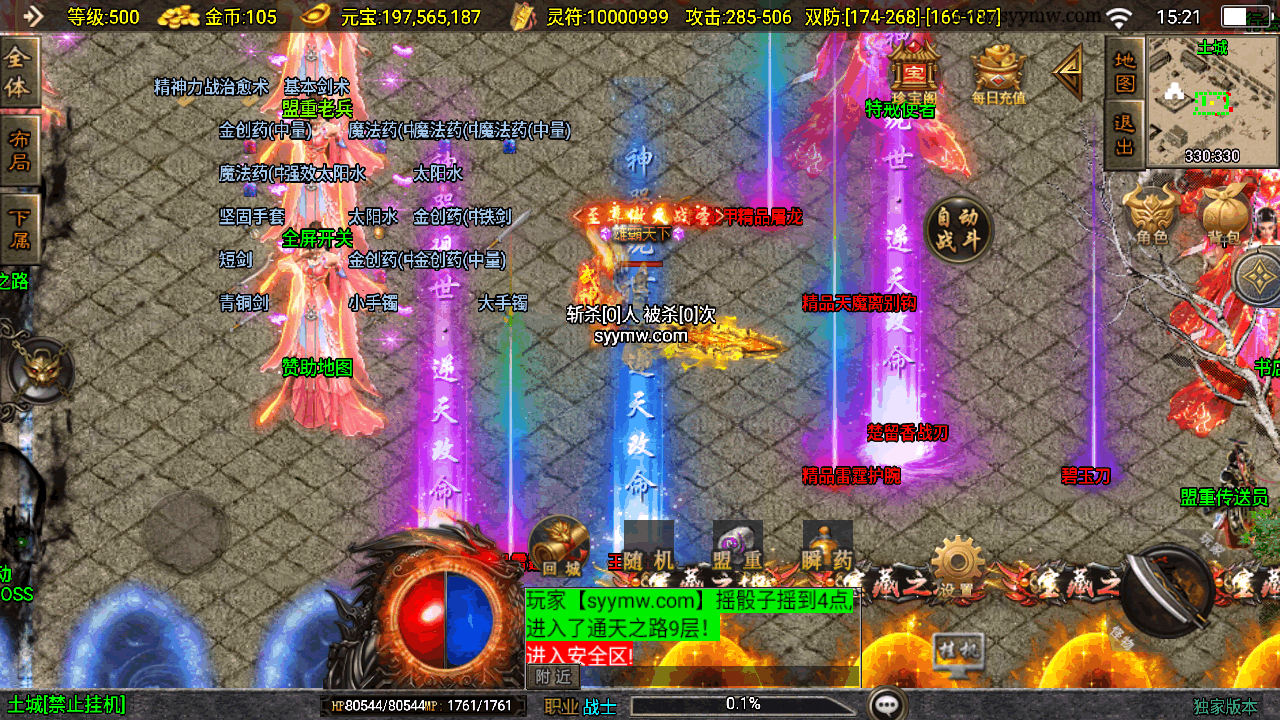Toggle the 挂机 idle mode button
The image size is (1280, 720).
tap(956, 651)
